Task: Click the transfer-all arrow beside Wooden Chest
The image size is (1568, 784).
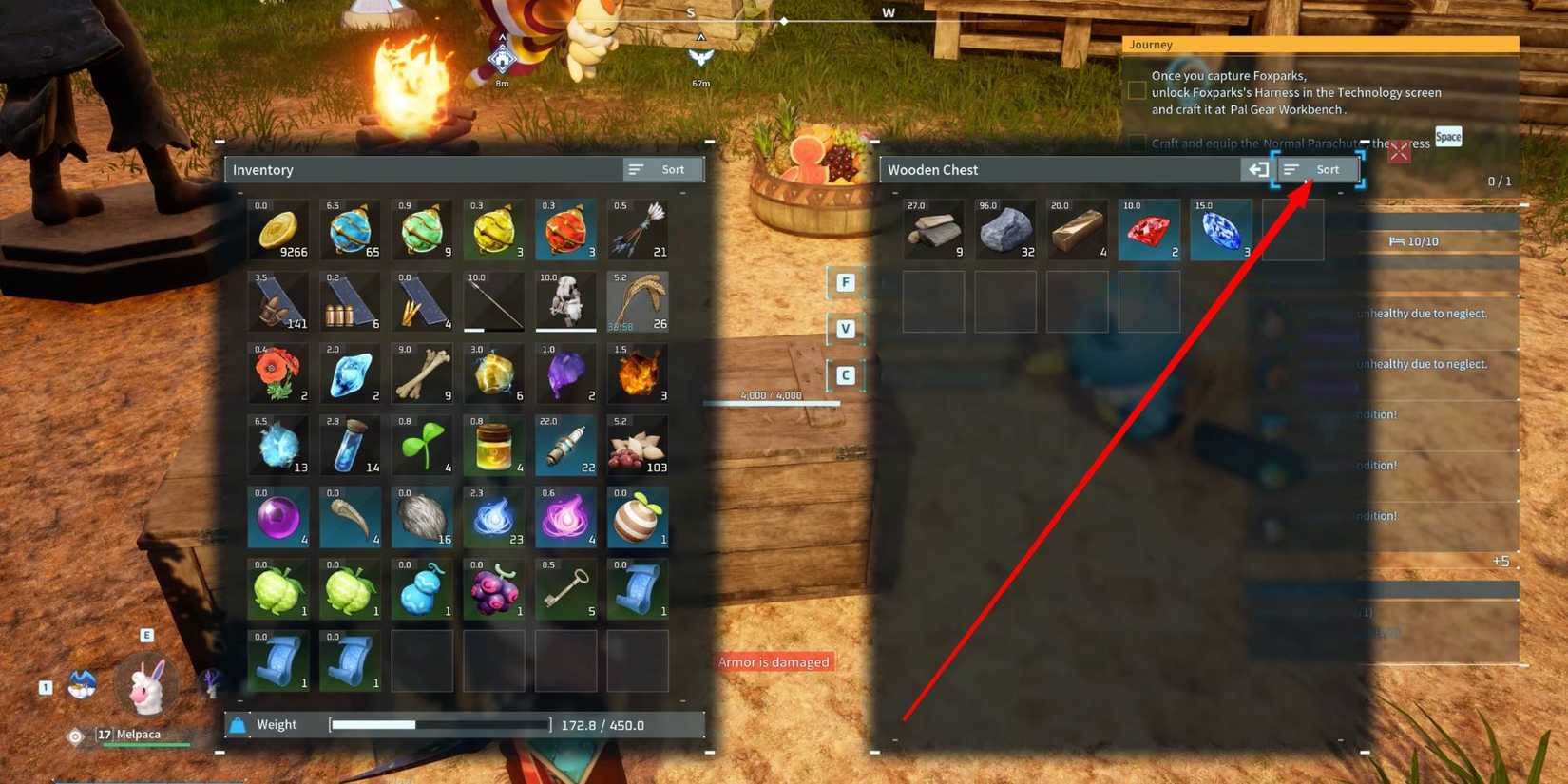Action: coord(1258,169)
